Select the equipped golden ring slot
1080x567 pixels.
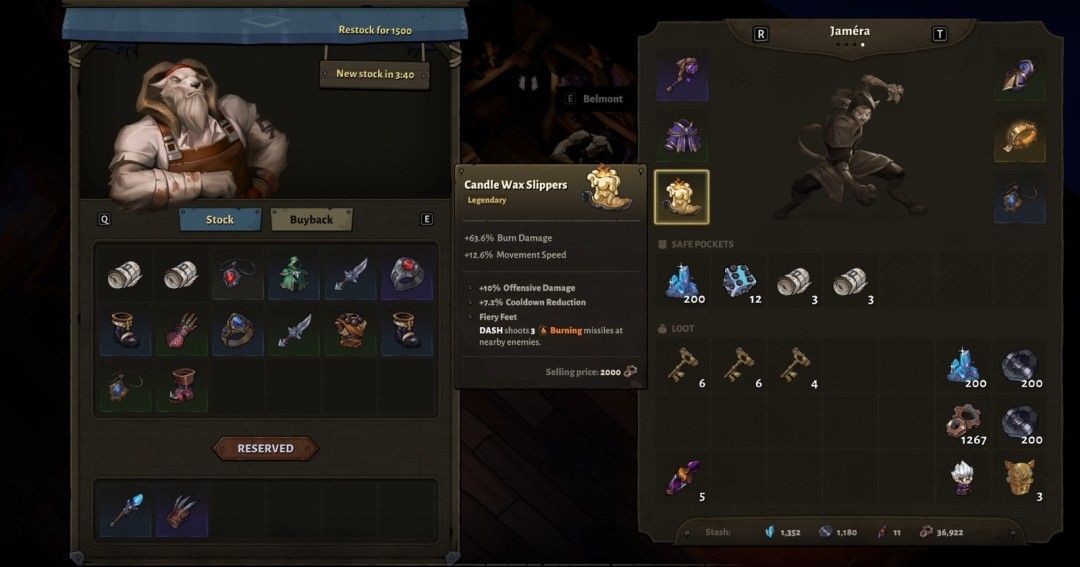click(x=1019, y=137)
